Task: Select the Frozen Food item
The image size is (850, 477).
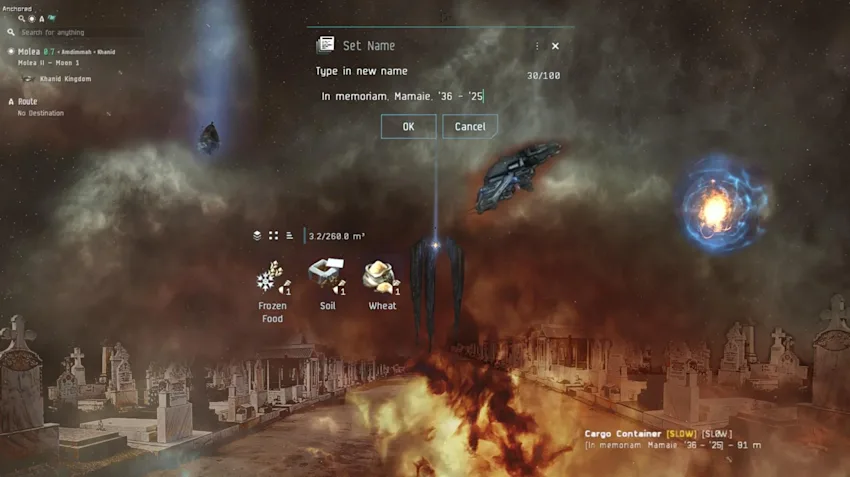Action: click(x=272, y=278)
